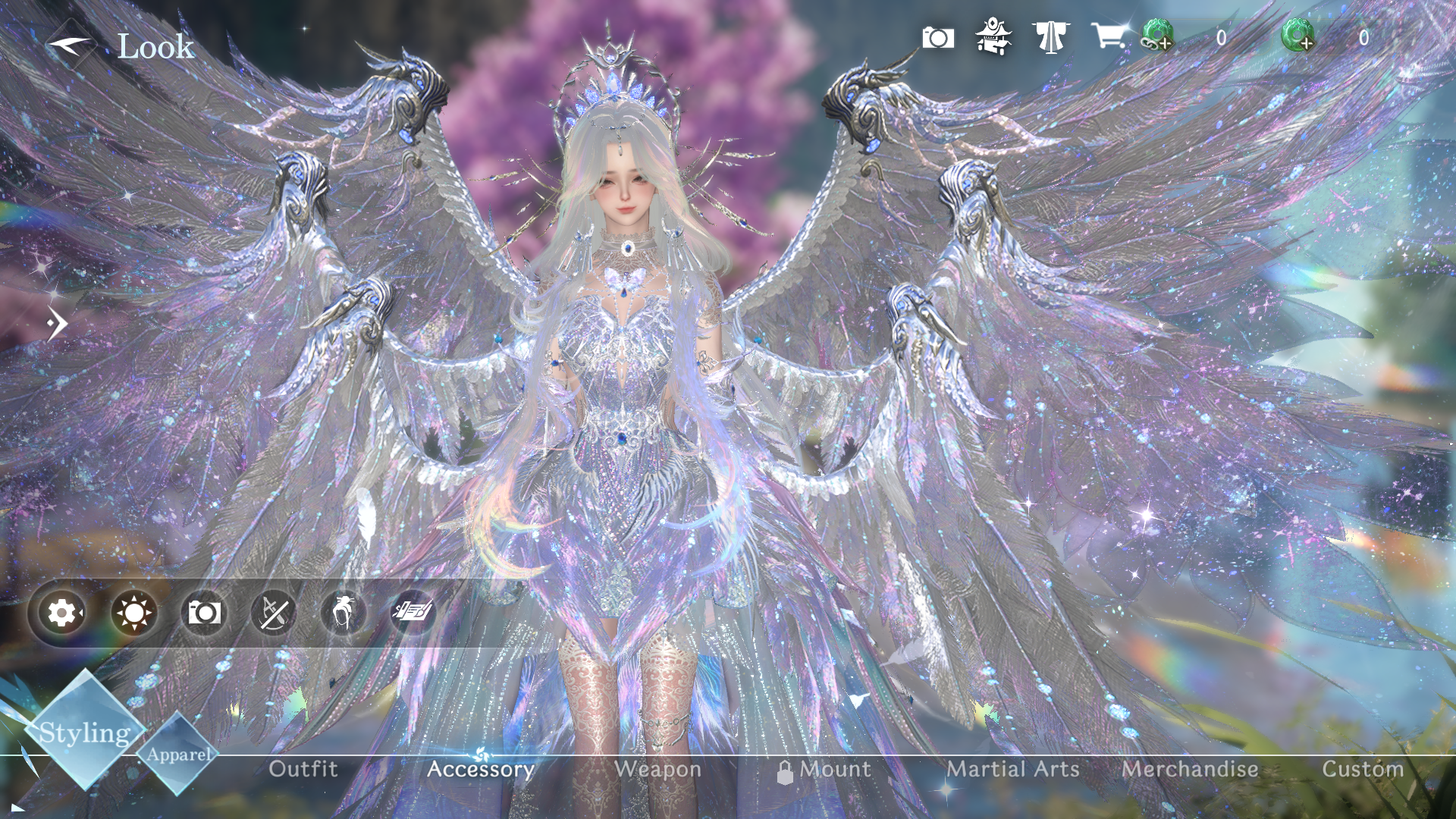Switch to the Weapon tab
This screenshot has height=819, width=1456.
(657, 769)
